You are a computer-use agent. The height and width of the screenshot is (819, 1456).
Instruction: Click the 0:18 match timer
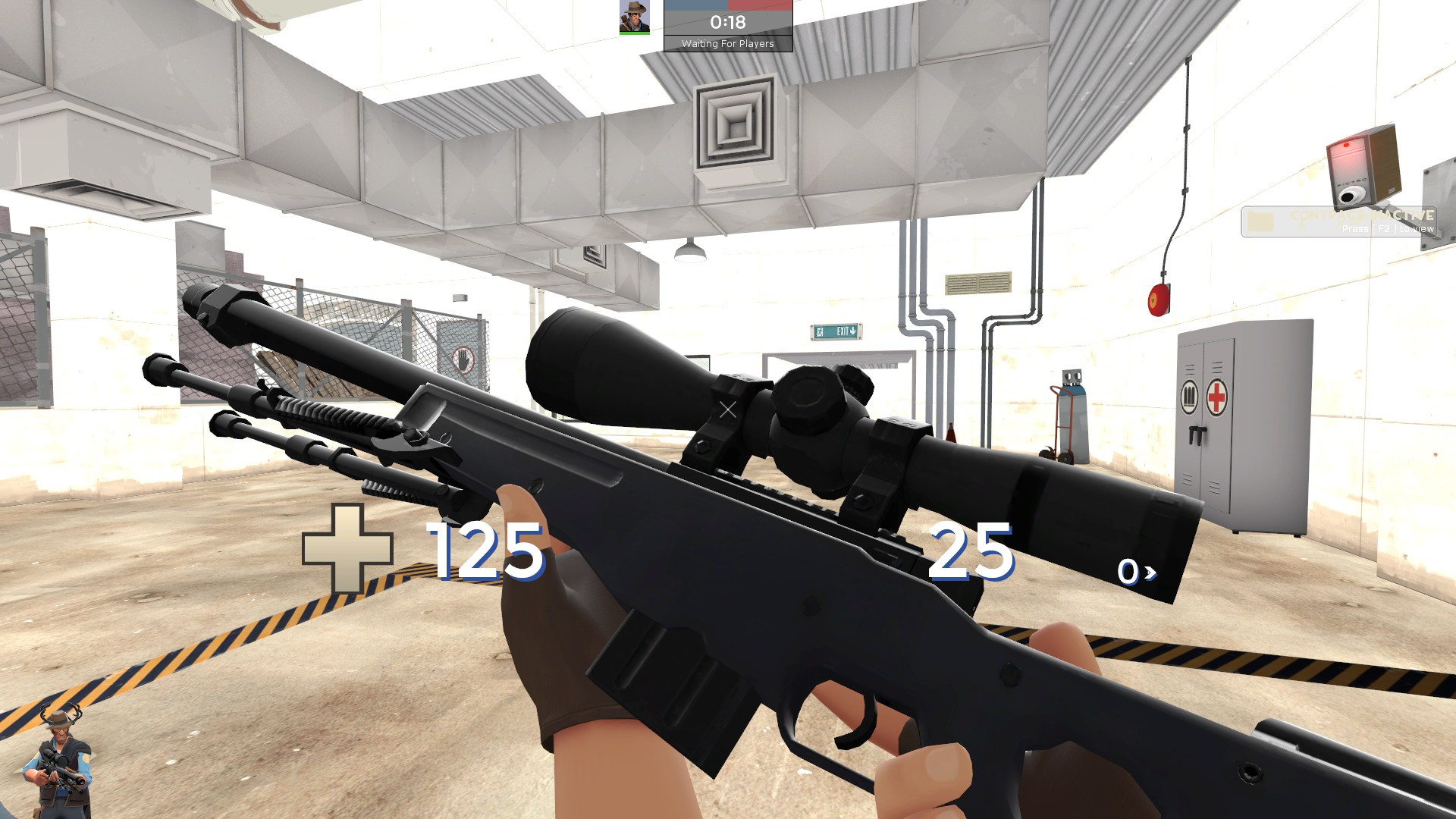[x=726, y=20]
